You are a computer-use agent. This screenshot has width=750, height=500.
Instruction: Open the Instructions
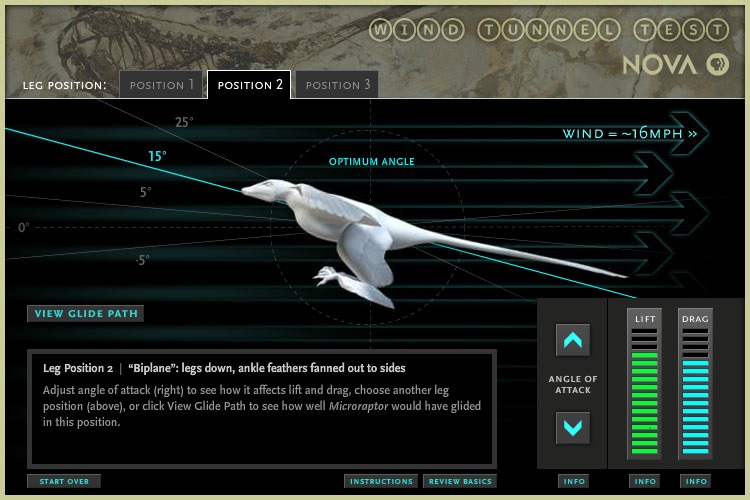click(x=381, y=481)
